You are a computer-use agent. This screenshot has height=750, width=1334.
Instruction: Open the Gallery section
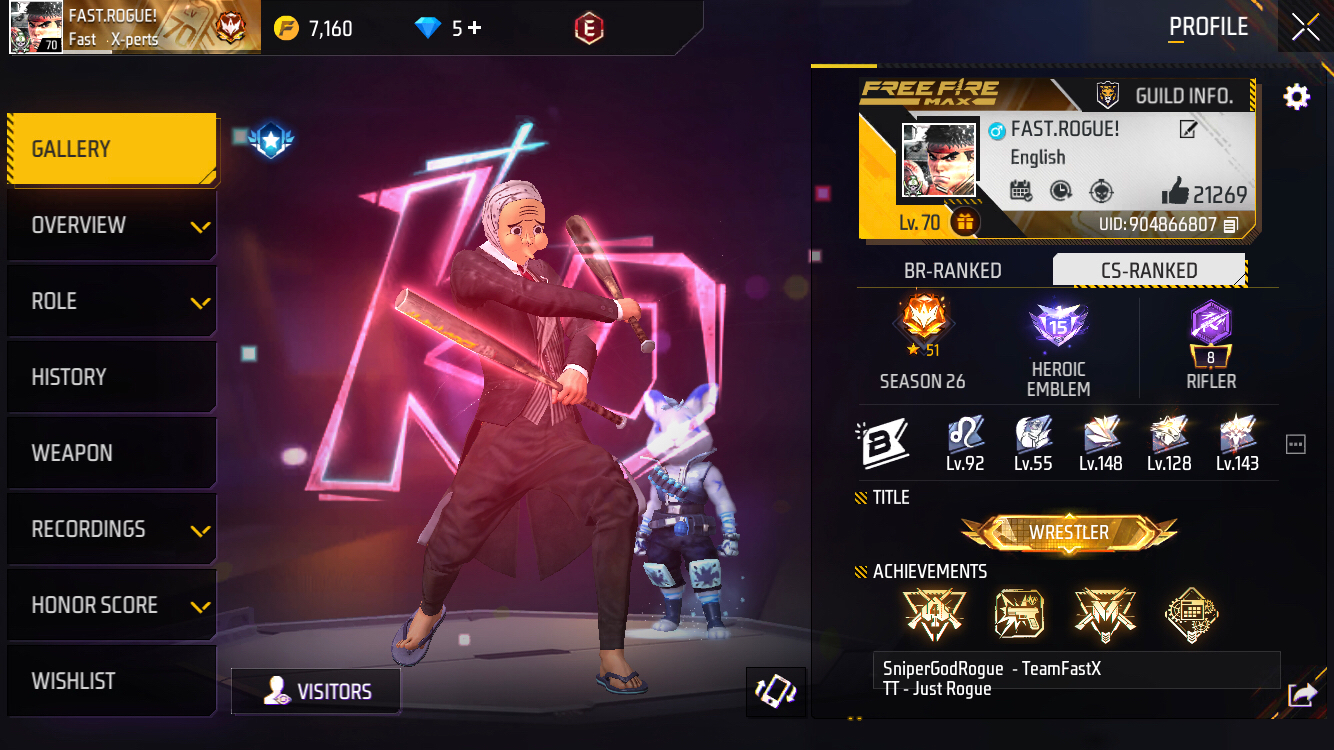click(112, 150)
